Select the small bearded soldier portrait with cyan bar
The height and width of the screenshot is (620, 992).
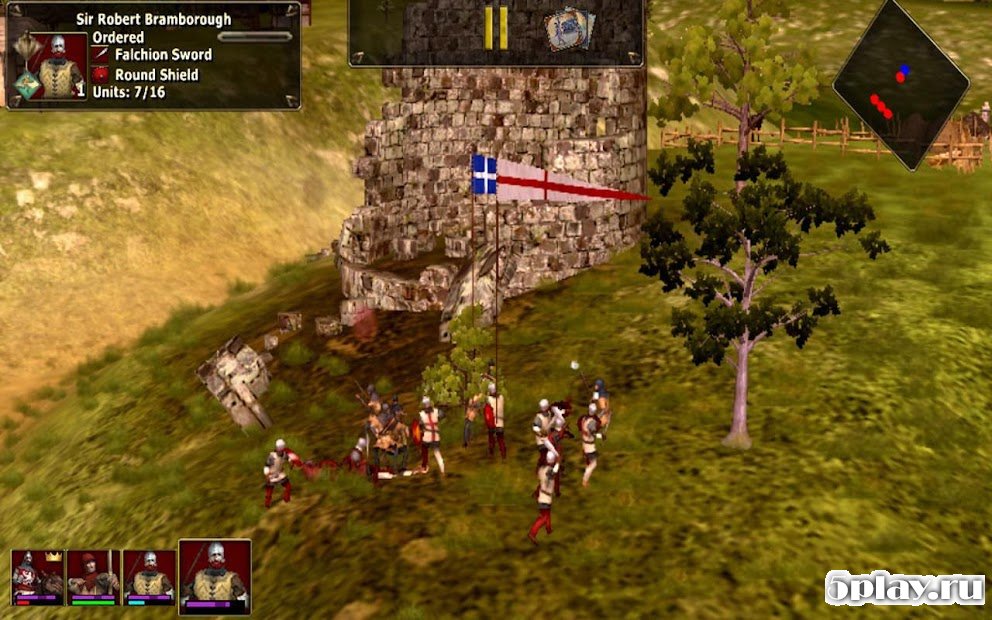pos(150,576)
